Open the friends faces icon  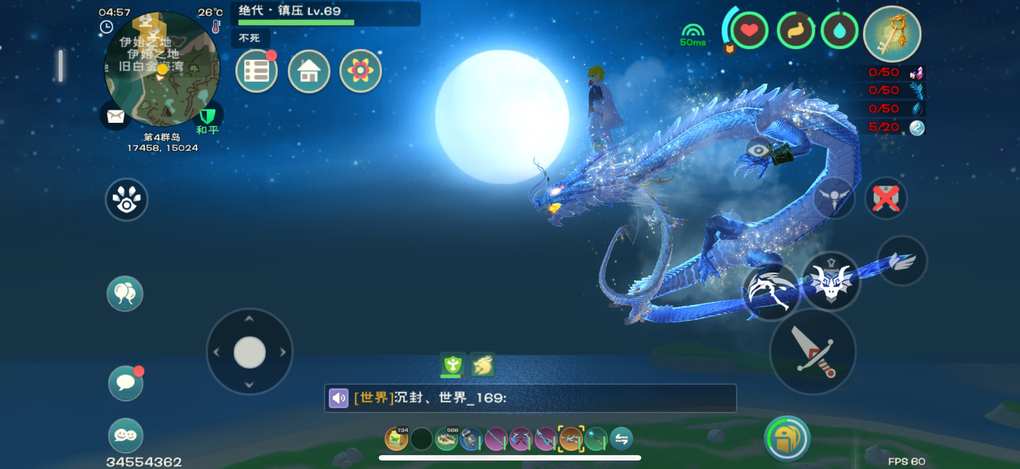pyautogui.click(x=125, y=435)
